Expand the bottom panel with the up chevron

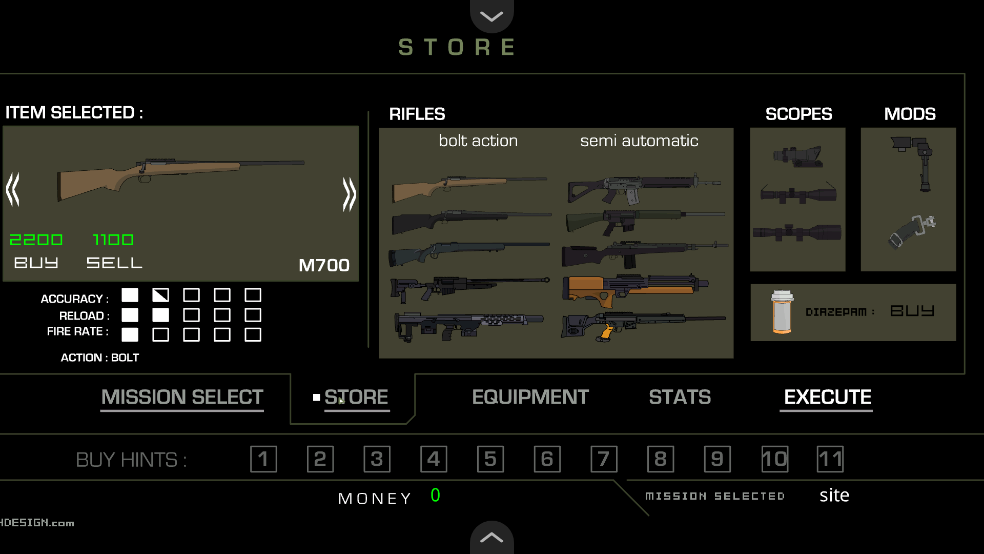pyautogui.click(x=491, y=537)
